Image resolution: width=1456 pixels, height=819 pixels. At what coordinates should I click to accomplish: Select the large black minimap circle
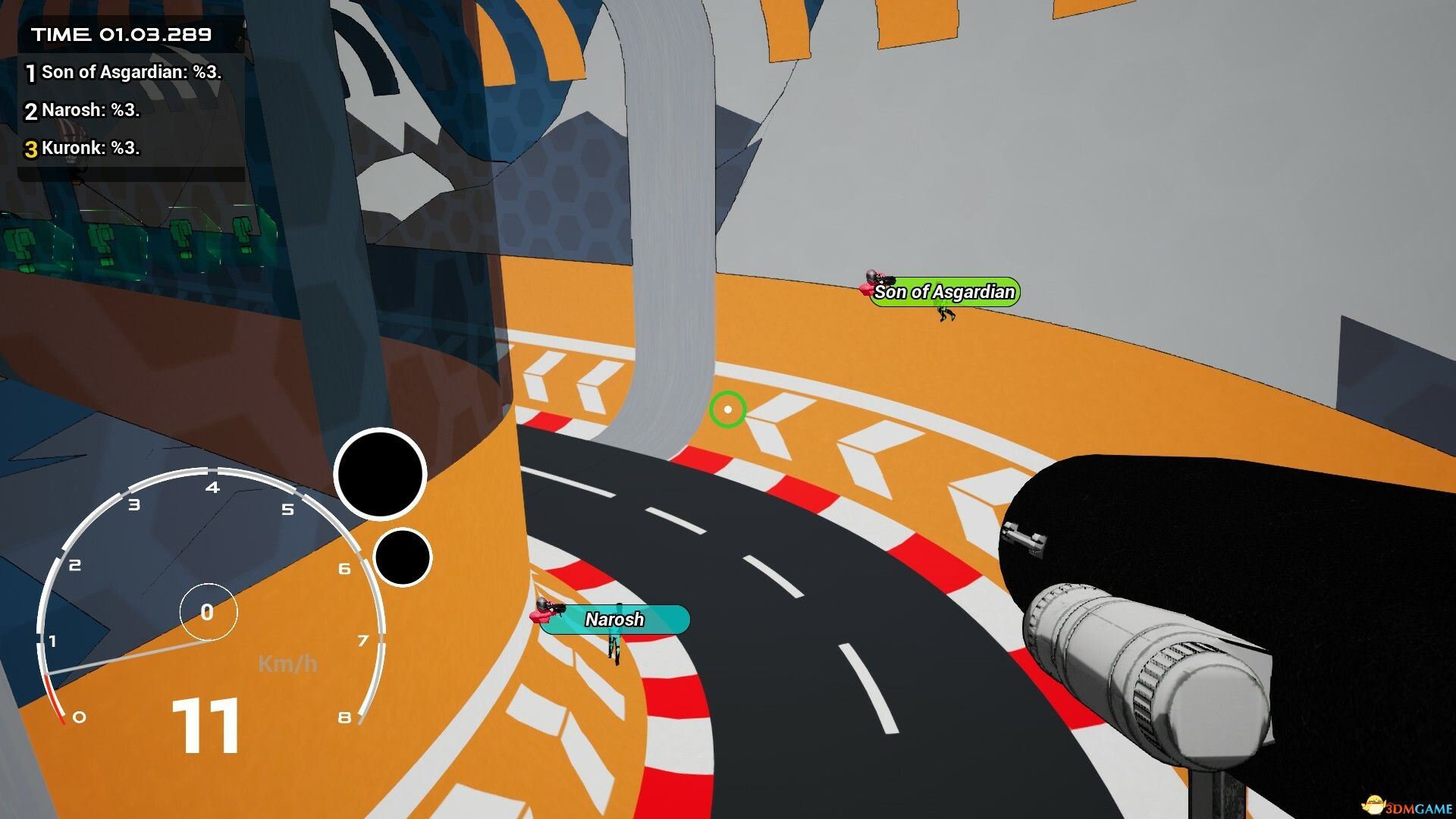pos(381,474)
